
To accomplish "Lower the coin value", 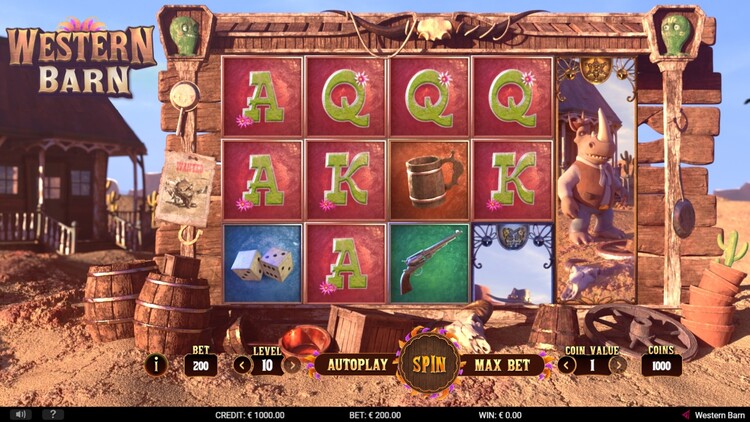I will 567,364.
